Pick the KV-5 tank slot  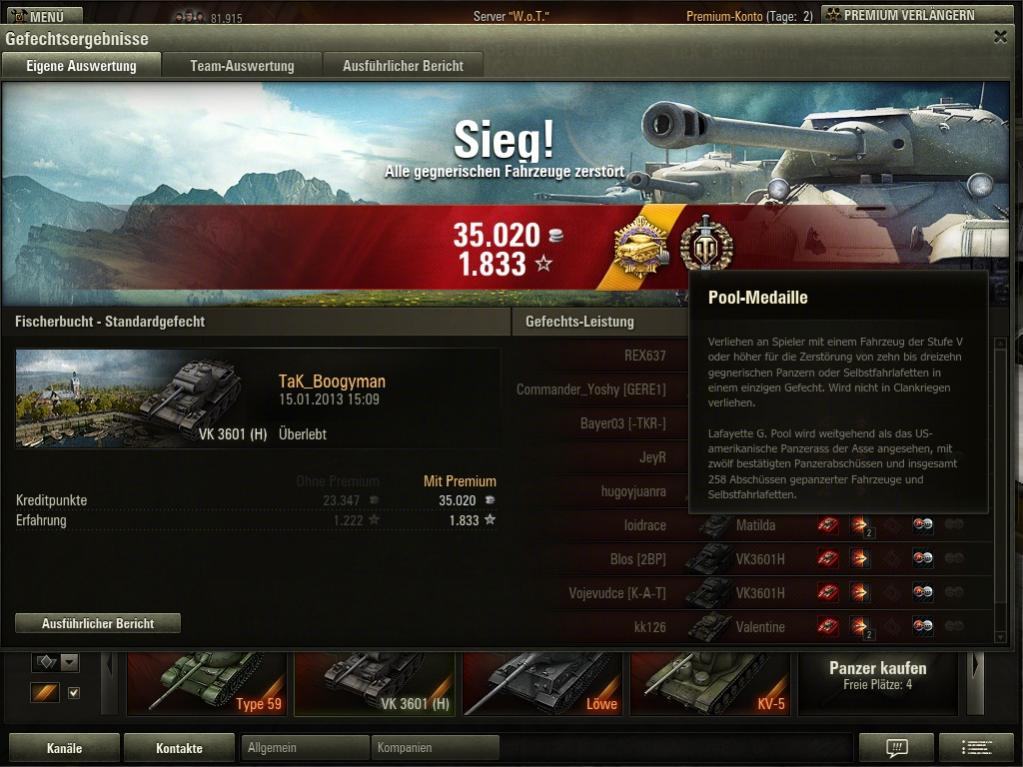pos(710,684)
